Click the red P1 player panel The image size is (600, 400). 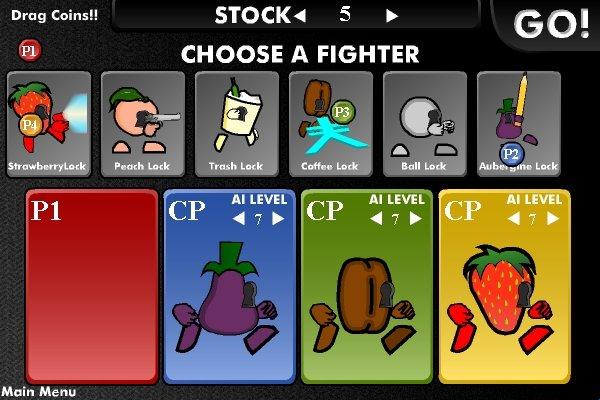[x=91, y=285]
